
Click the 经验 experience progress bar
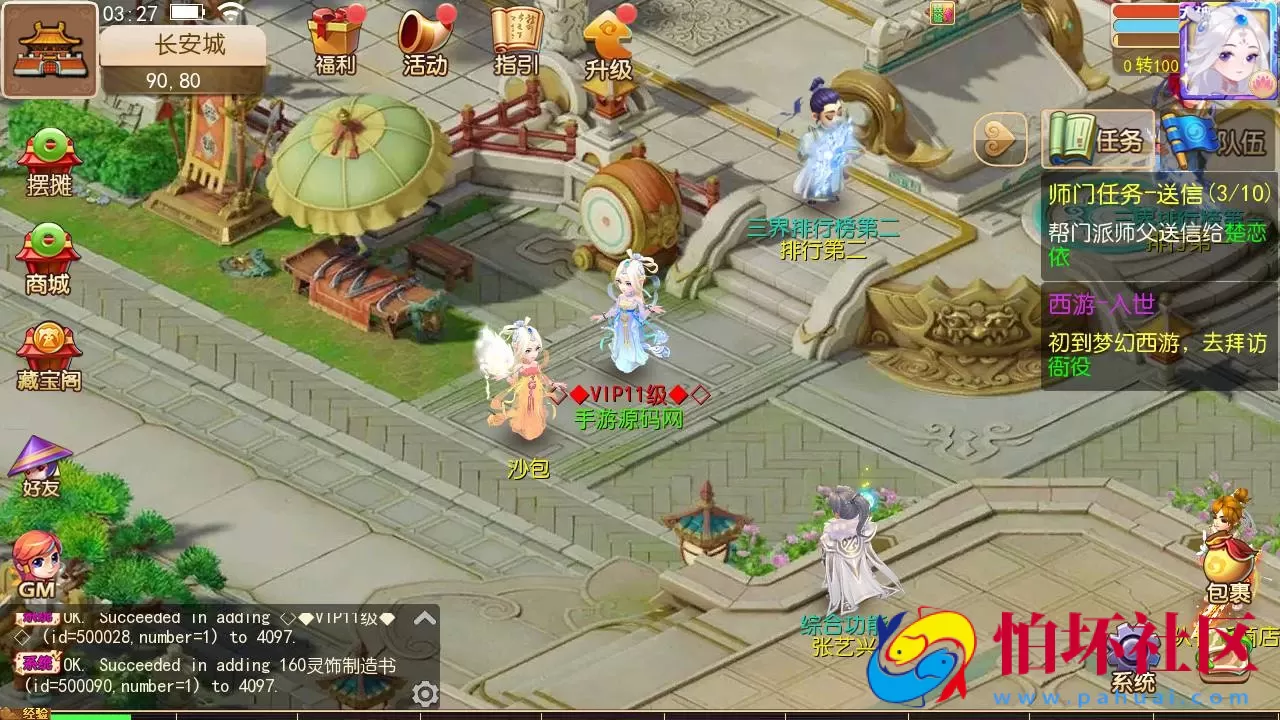click(x=100, y=715)
